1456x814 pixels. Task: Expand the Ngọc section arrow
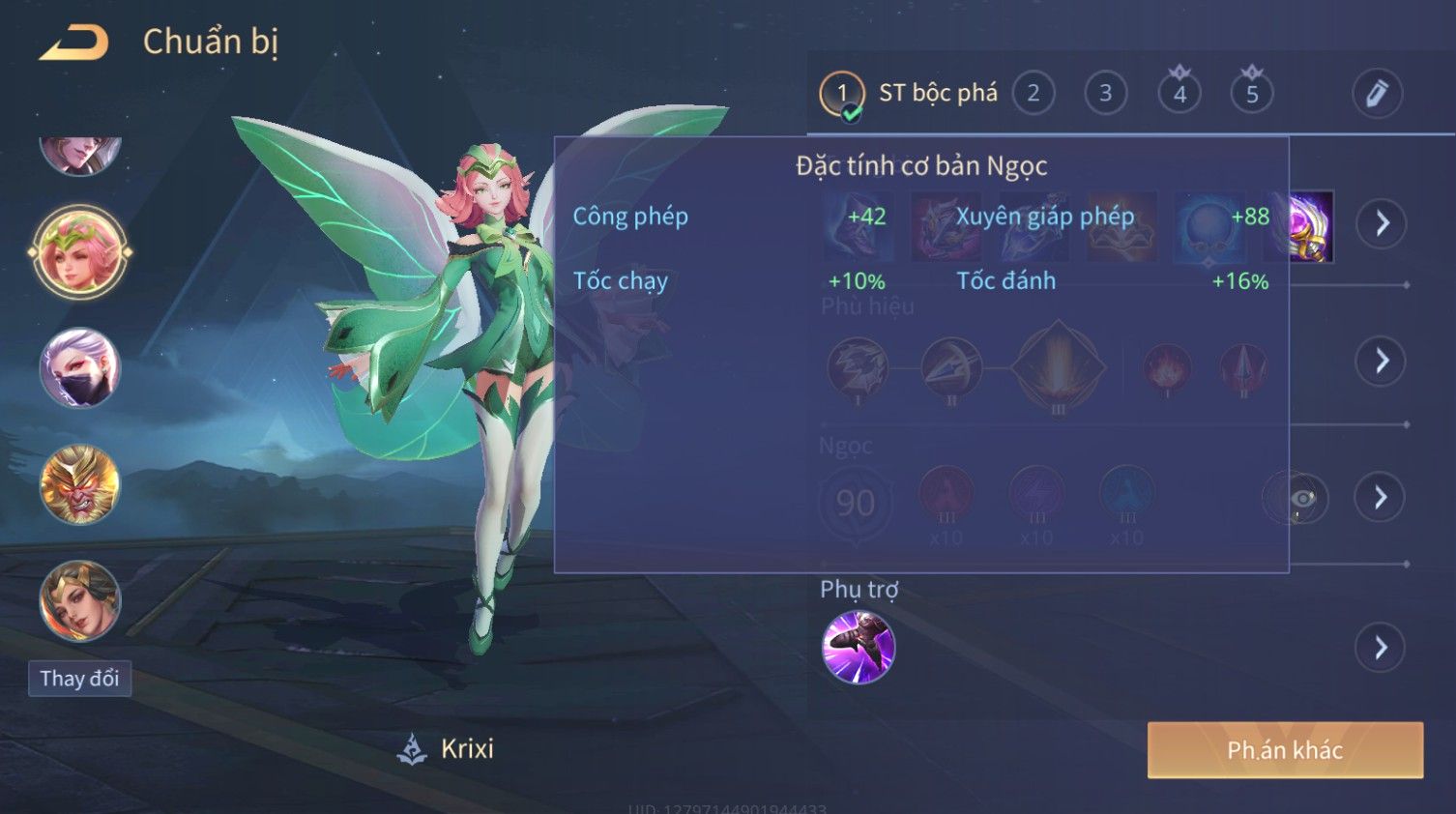pyautogui.click(x=1380, y=497)
